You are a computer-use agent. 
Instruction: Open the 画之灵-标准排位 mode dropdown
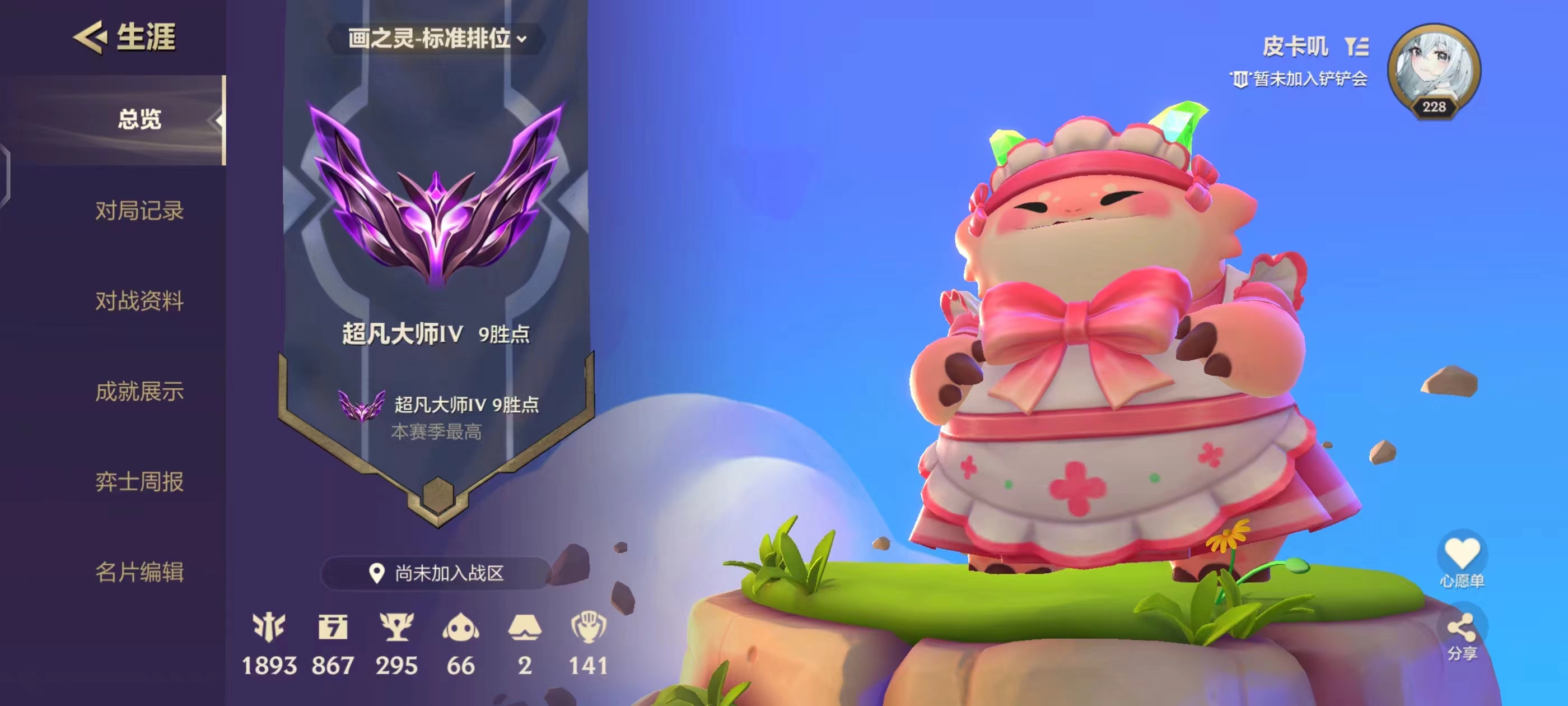pyautogui.click(x=436, y=38)
